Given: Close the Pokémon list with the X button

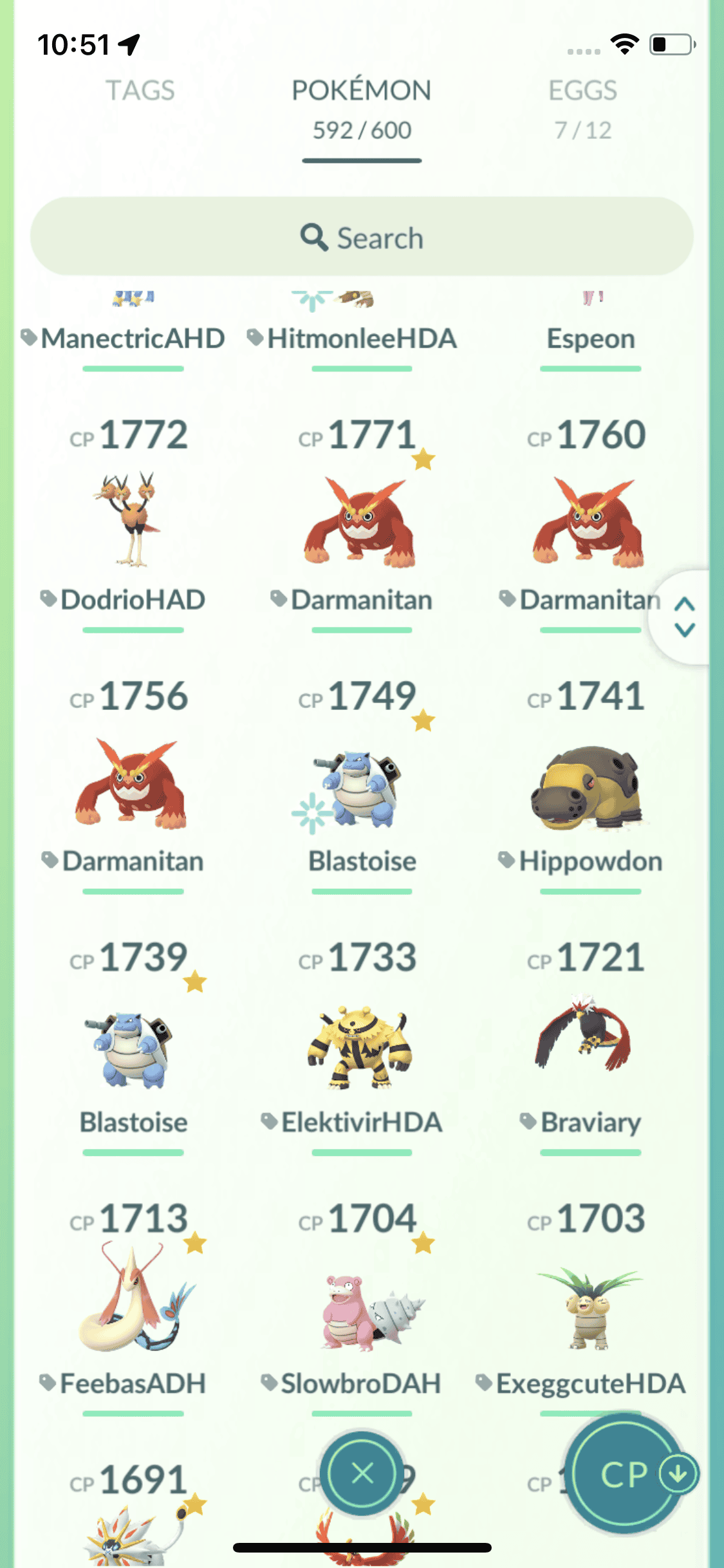Looking at the screenshot, I should [x=362, y=1472].
